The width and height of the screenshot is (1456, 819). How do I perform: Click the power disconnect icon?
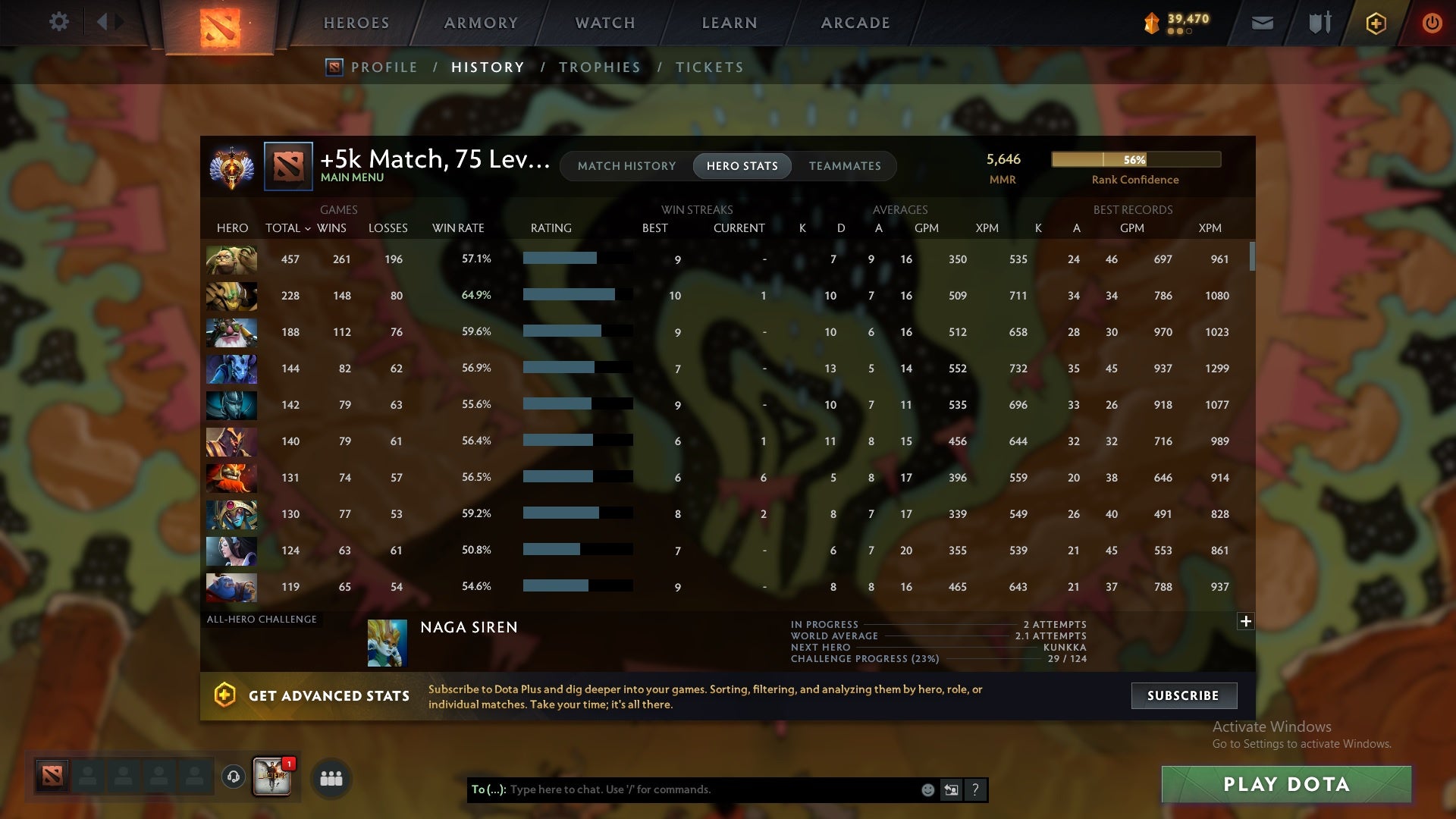[x=1432, y=23]
